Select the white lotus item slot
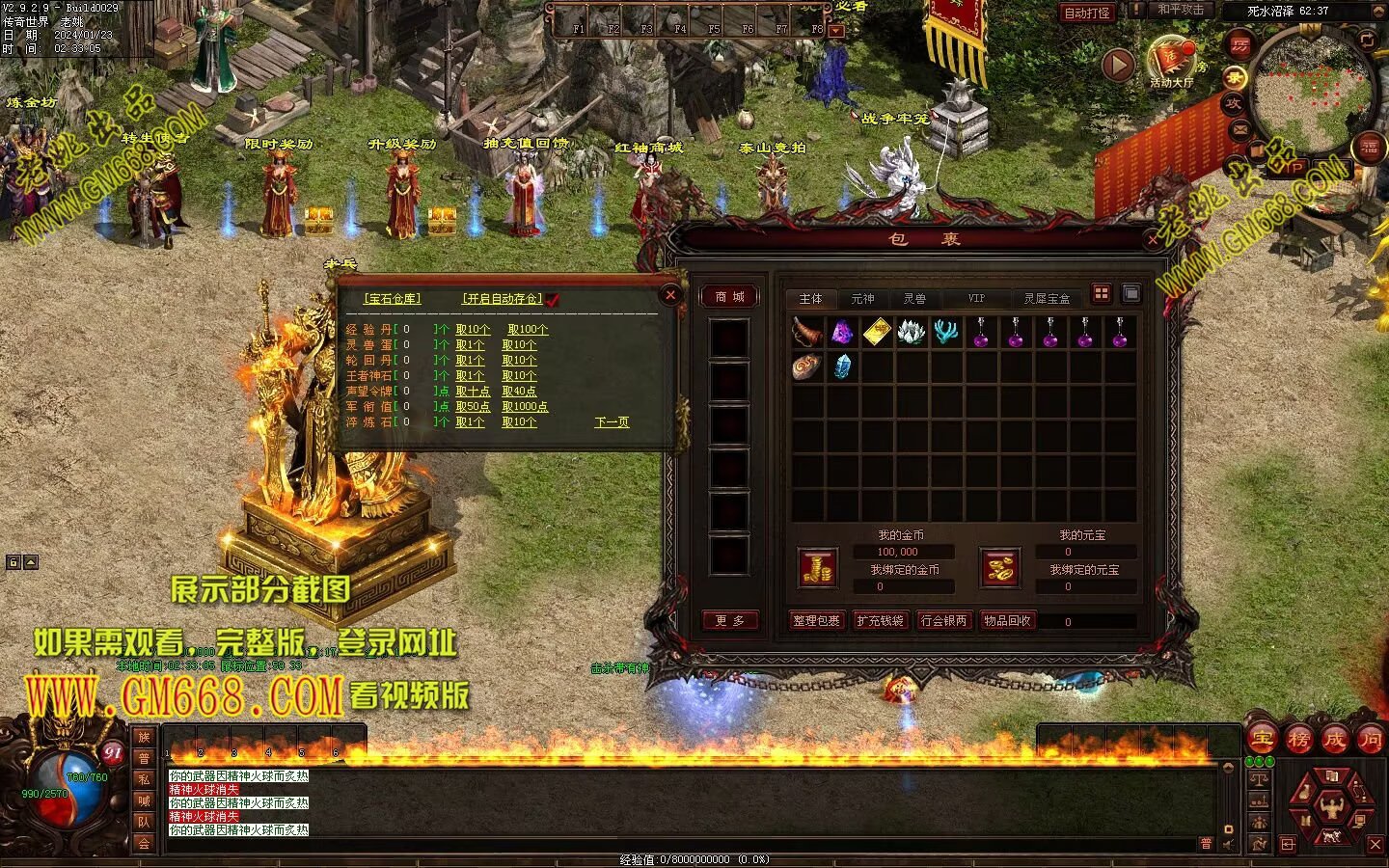This screenshot has width=1389, height=868. coord(911,333)
